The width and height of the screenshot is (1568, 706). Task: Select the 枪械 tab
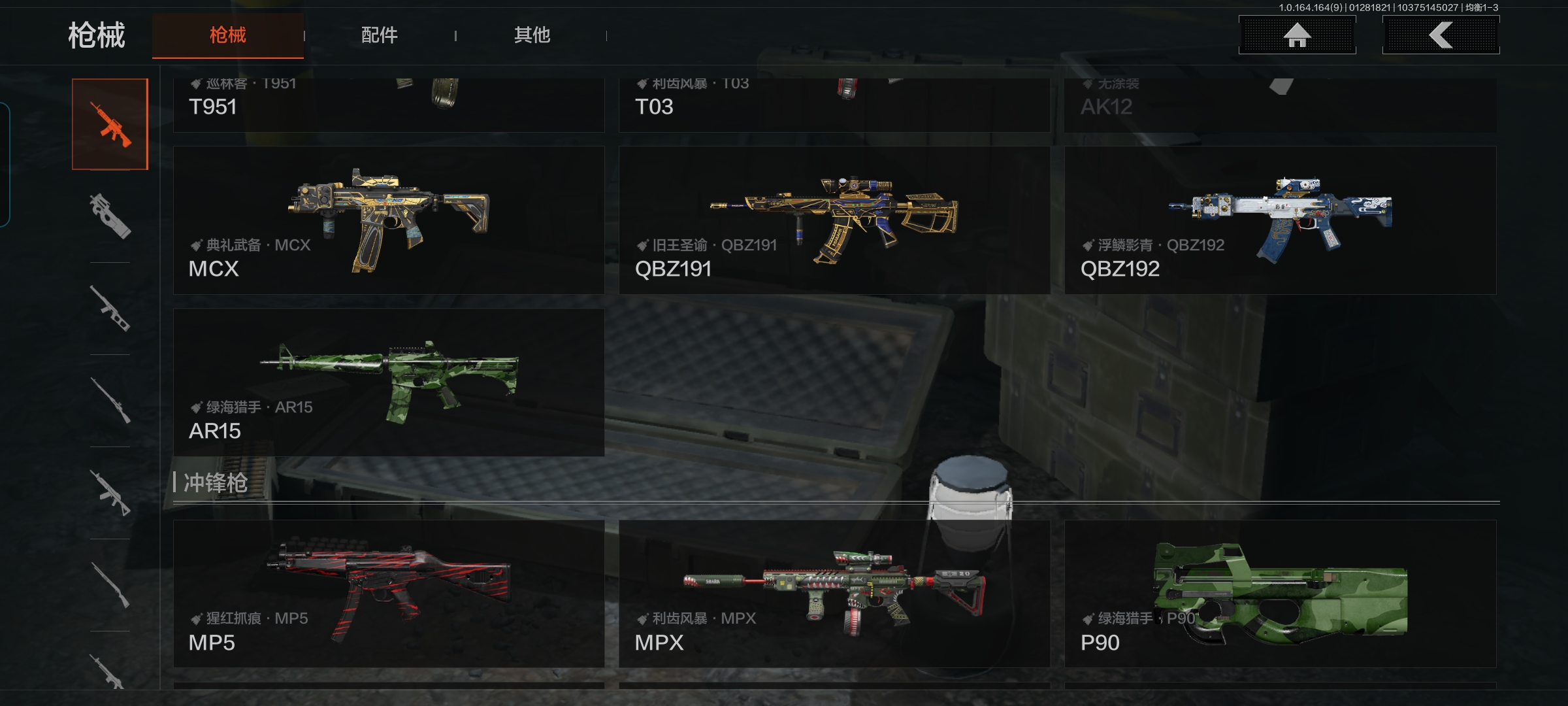[227, 35]
